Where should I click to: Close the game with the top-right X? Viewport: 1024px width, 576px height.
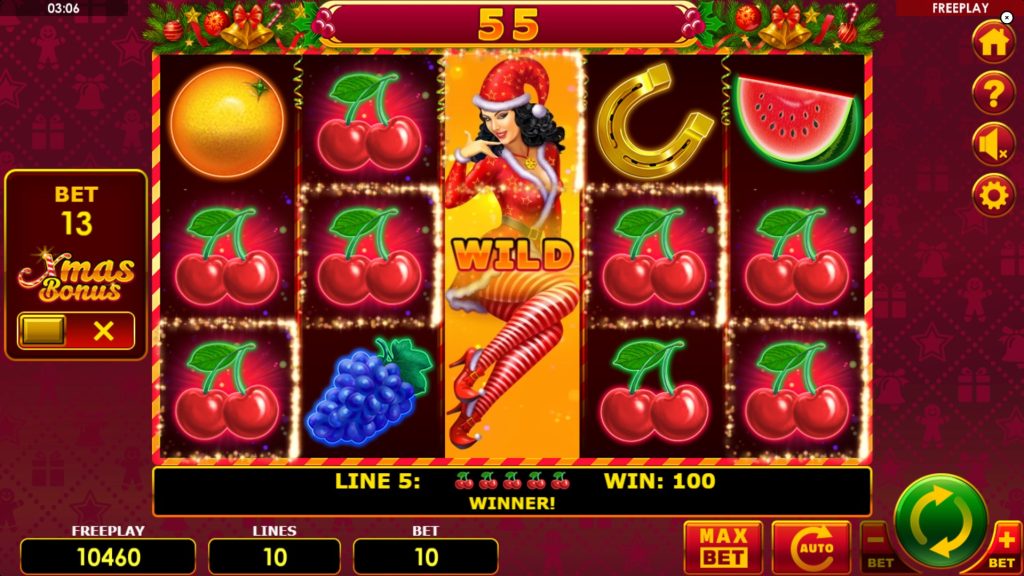click(1007, 18)
